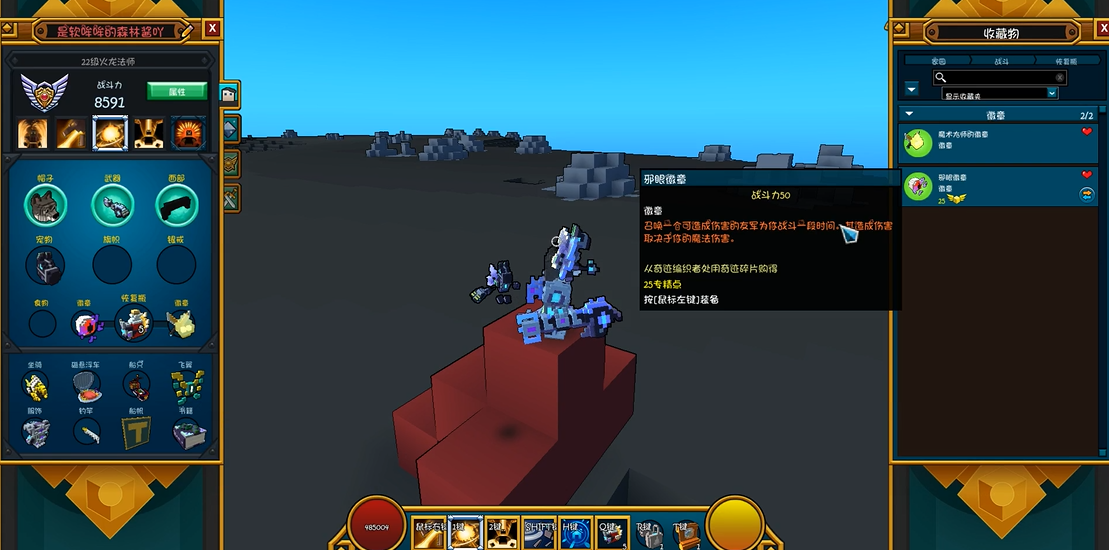This screenshot has height=550, width=1109.
Task: Select the yellow magician emblem slot
Action: coord(180,323)
